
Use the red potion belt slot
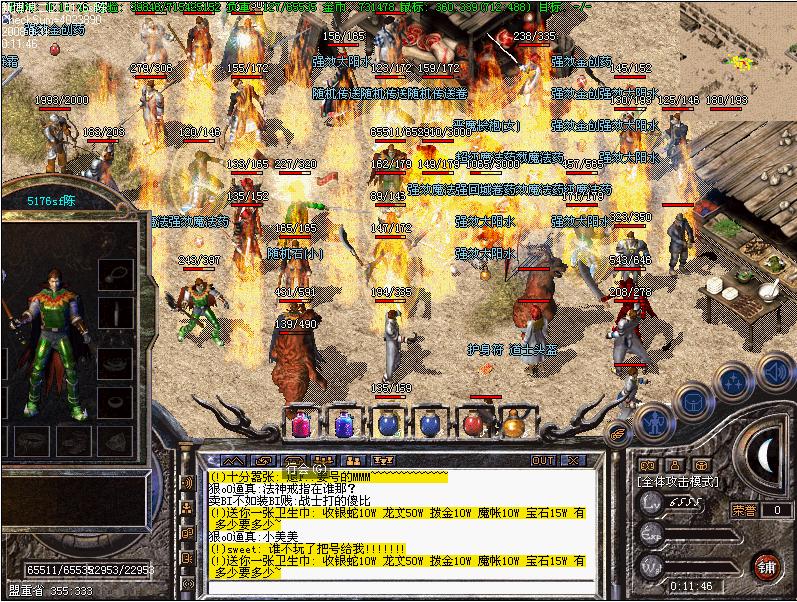472,424
